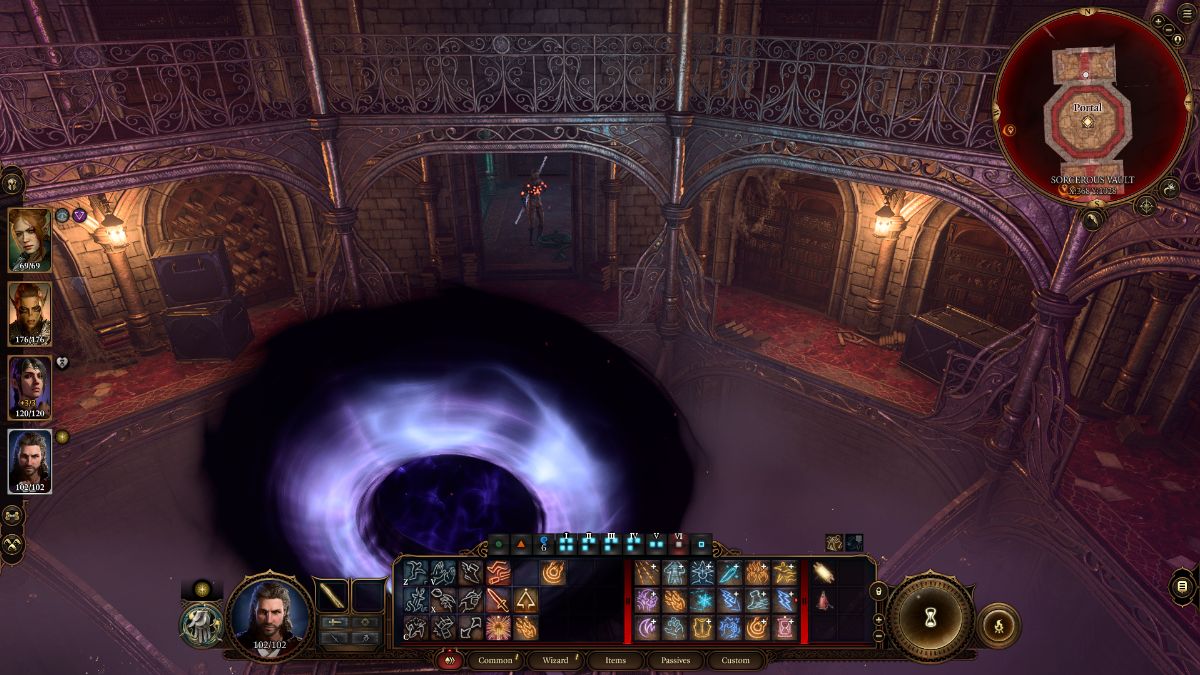Switch to the Custom hotbar tab

click(735, 660)
